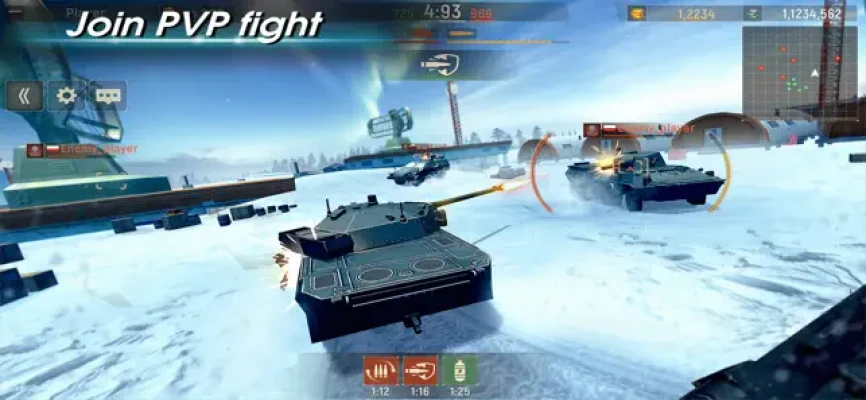Activate the green canister consumable
Screen dimensions: 866x400
pos(459,370)
